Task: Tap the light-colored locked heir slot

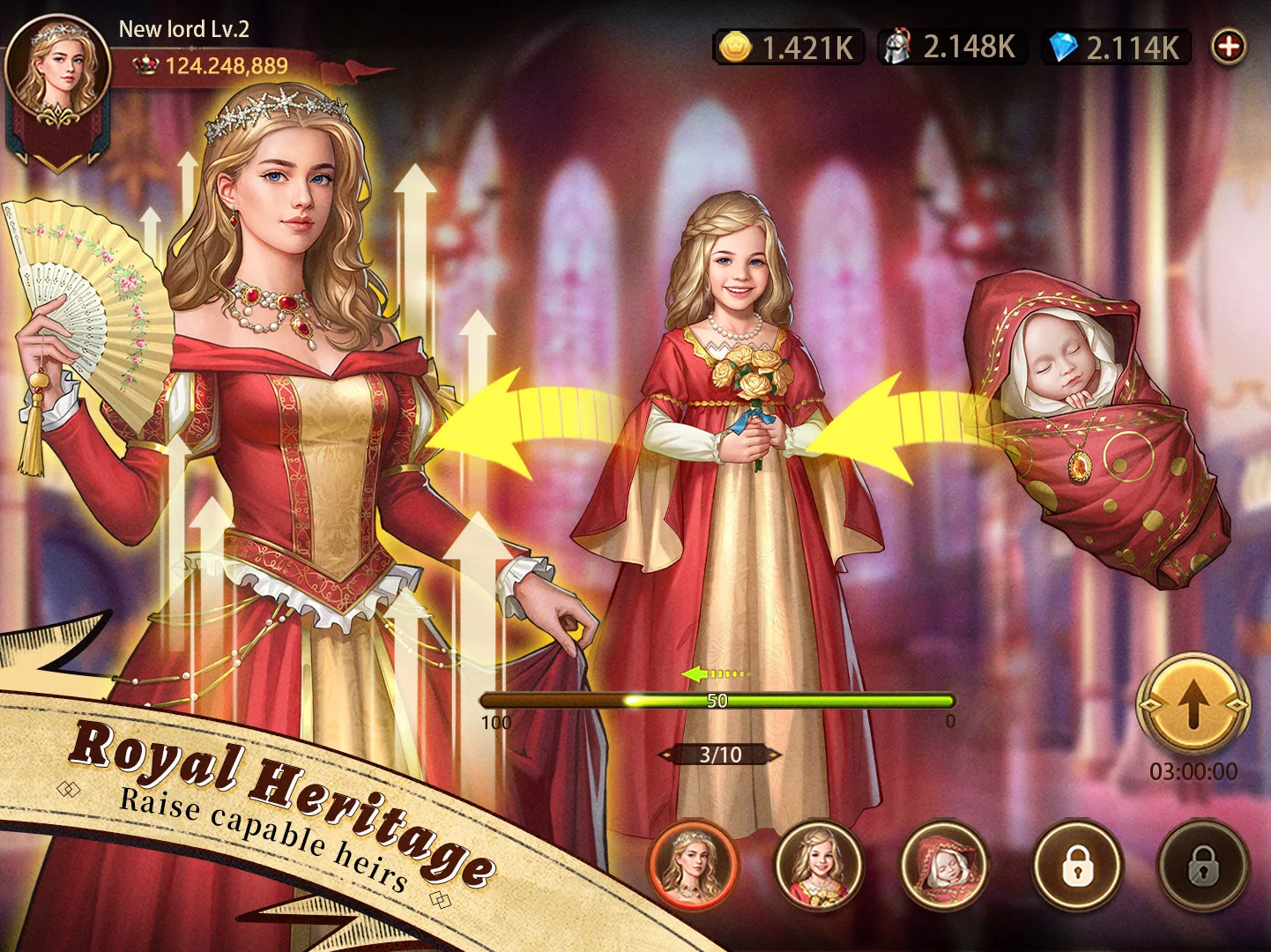Action: pos(1076,866)
